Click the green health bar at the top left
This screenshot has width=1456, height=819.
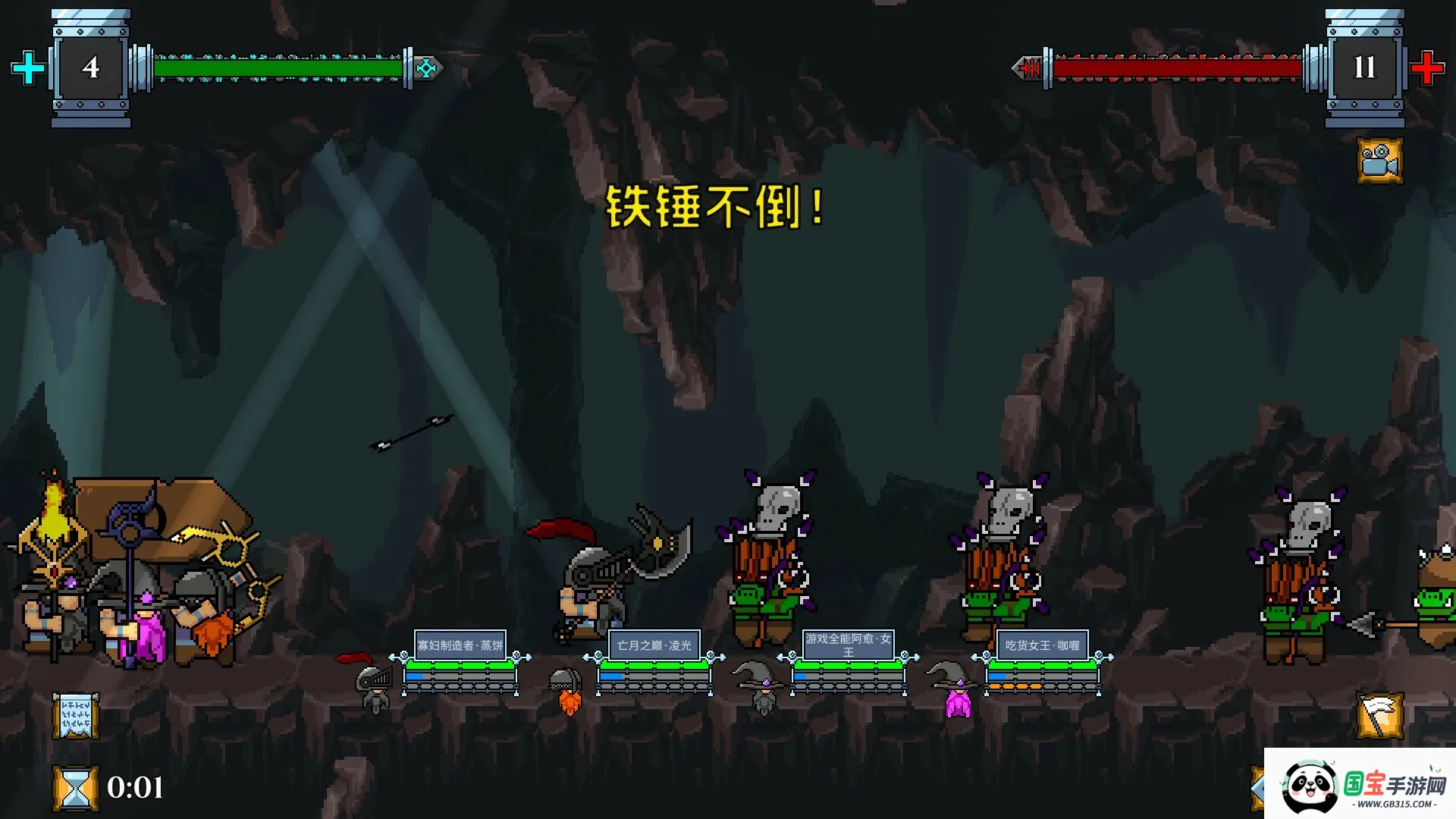tap(278, 67)
